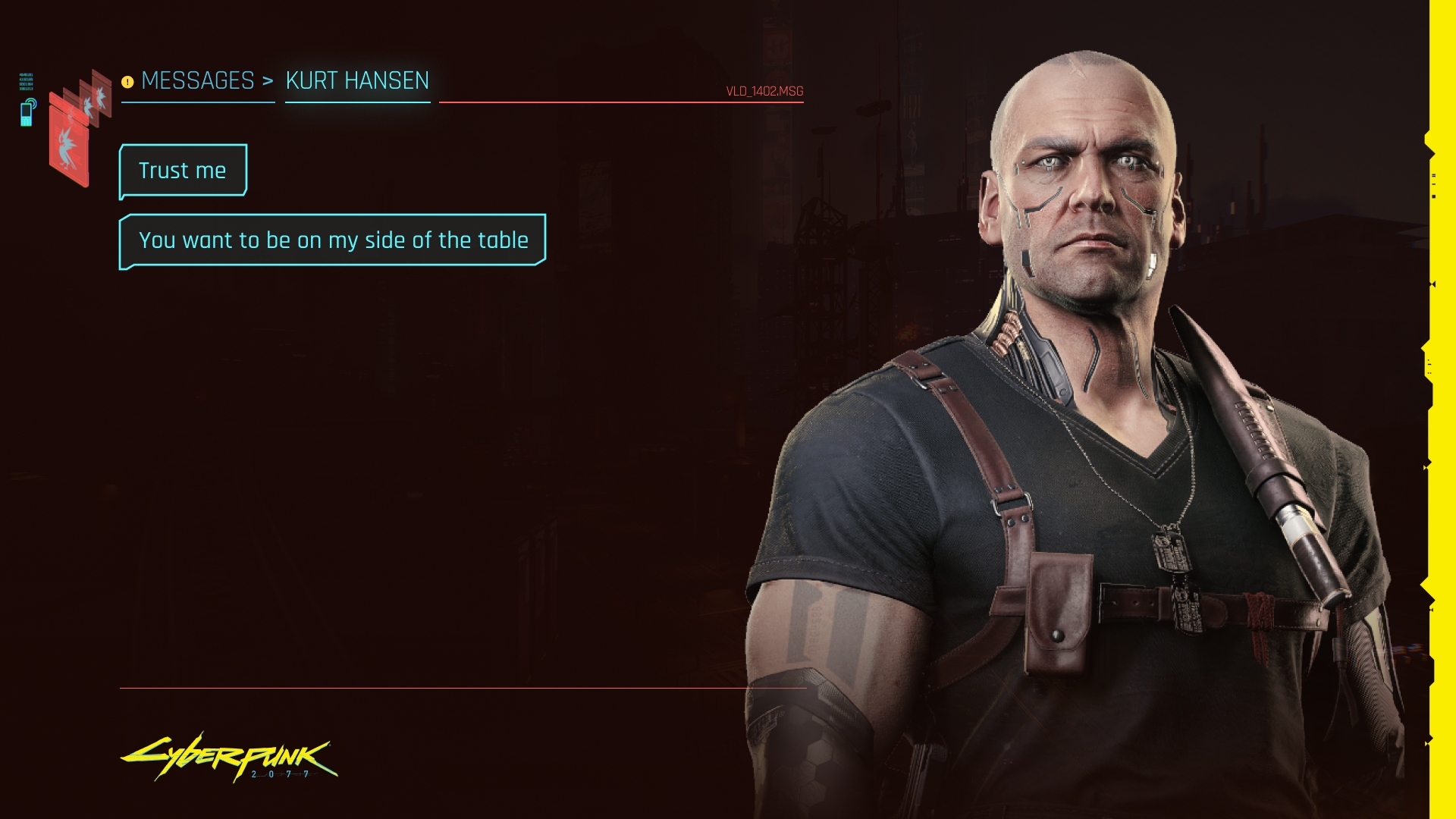Select the "side of the table" message
The width and height of the screenshot is (1456, 819).
tap(332, 240)
